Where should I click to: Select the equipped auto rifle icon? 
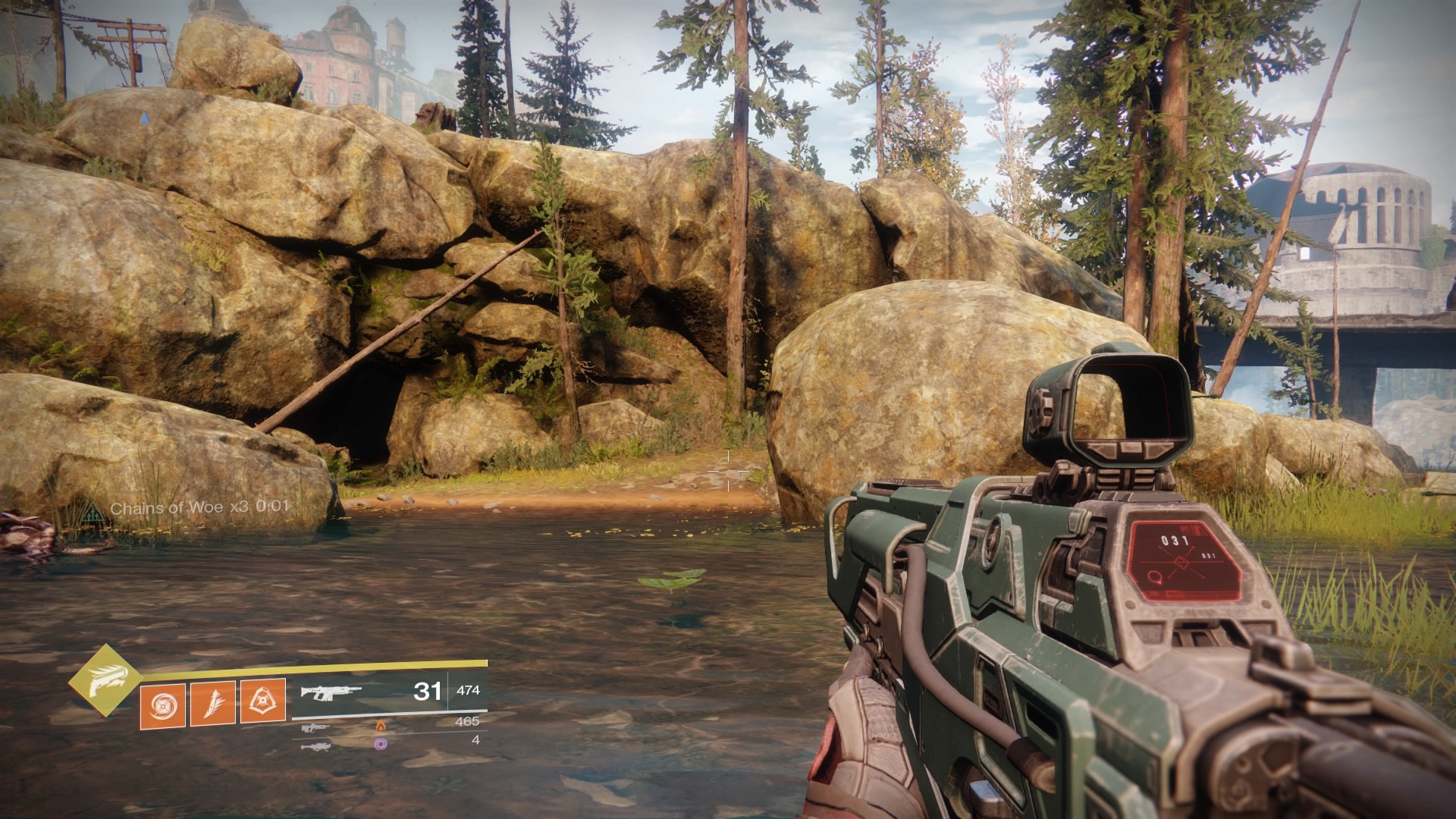331,692
